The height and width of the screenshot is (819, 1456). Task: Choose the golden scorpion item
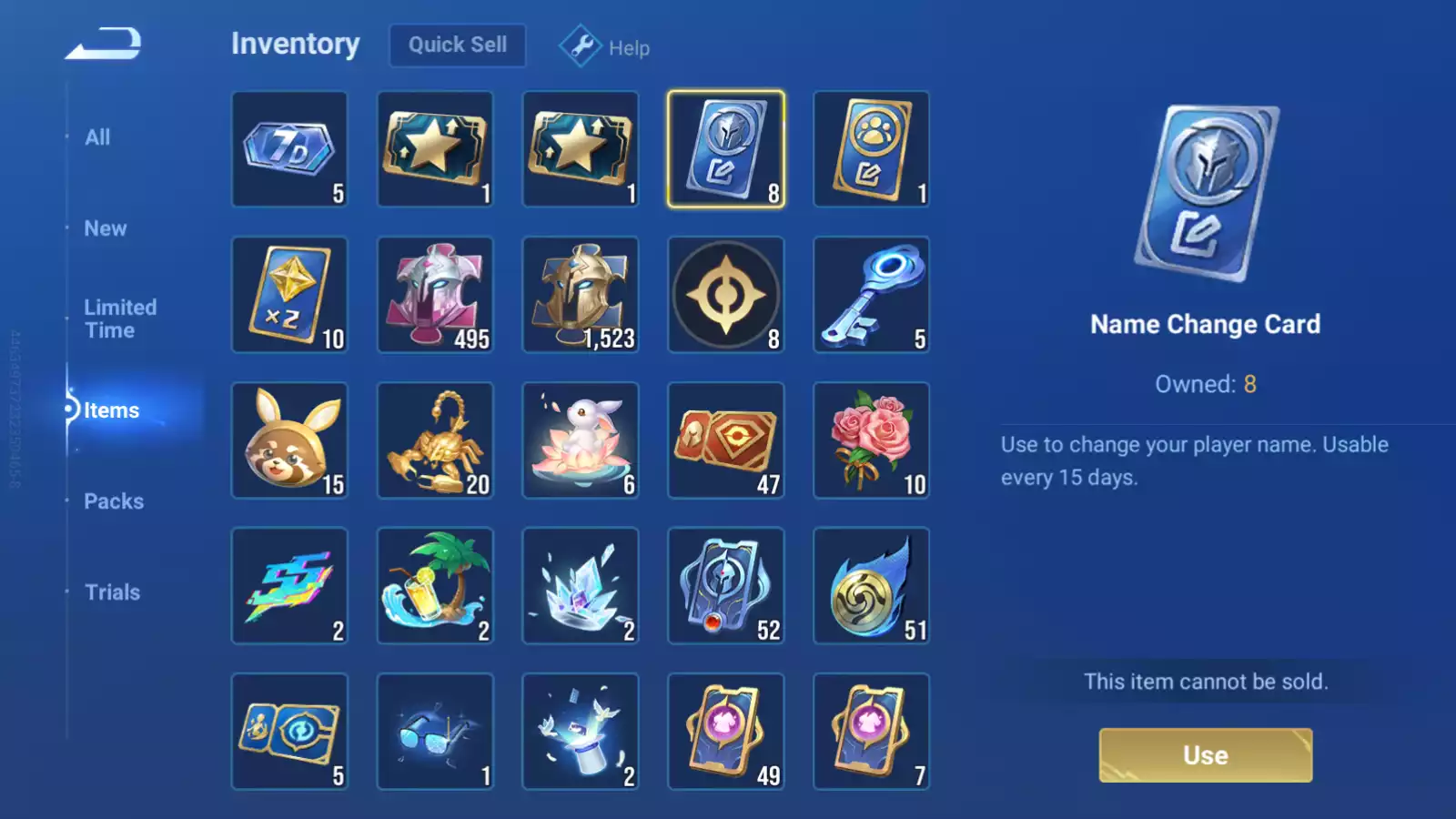pos(435,440)
